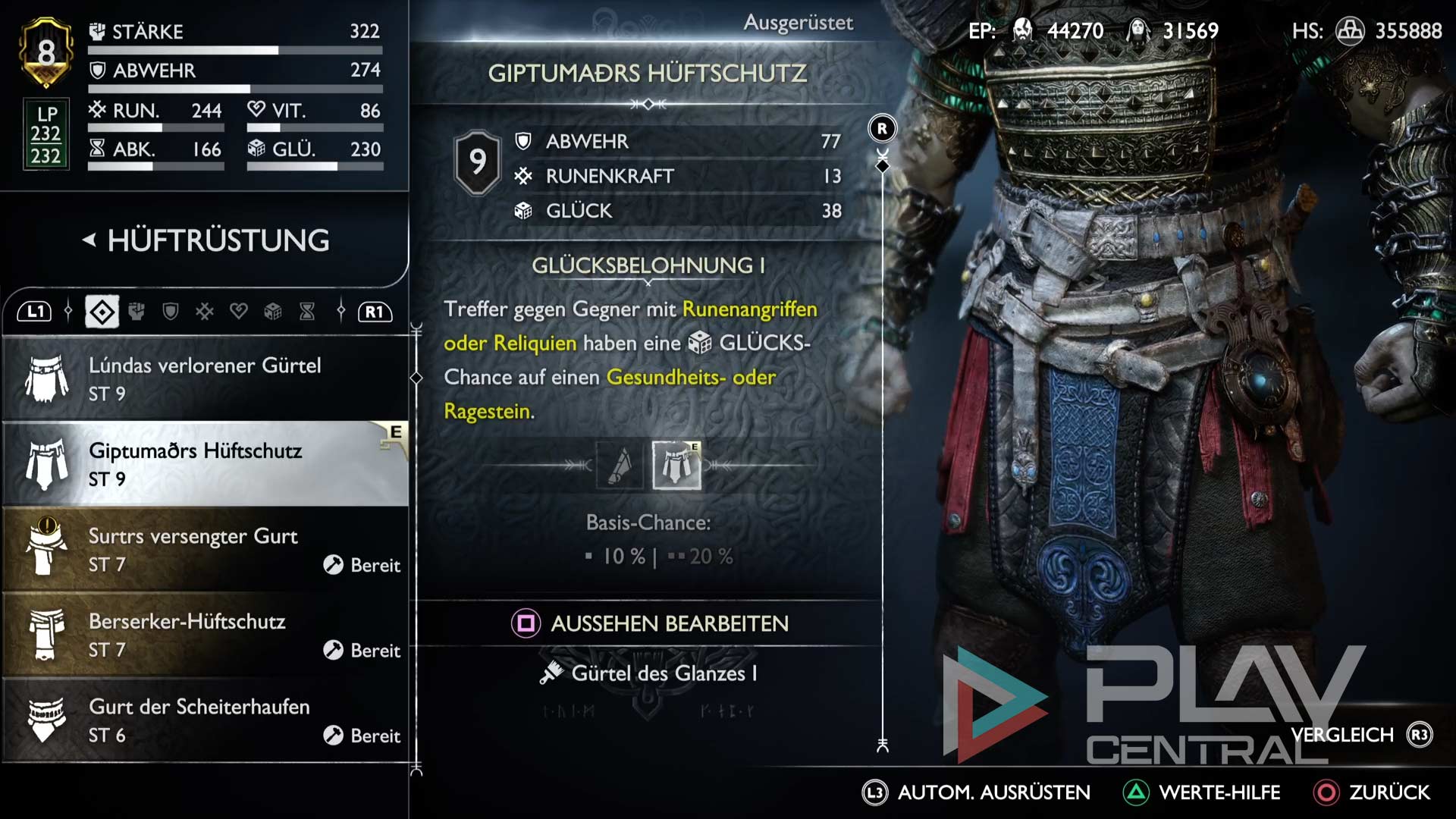
Task: Filter armor by strength fist icon
Action: [136, 312]
